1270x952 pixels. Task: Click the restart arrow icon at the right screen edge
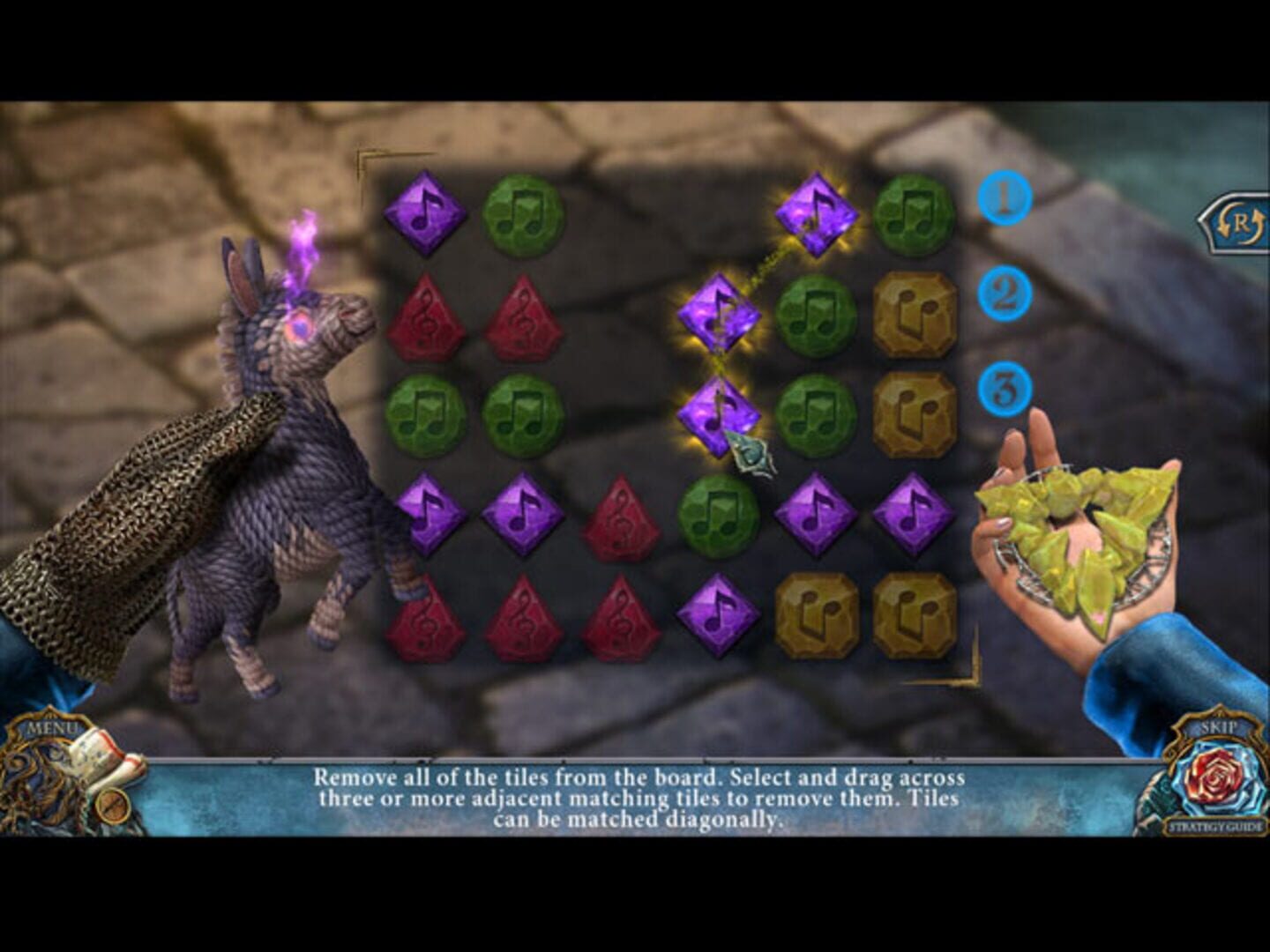coord(1238,222)
